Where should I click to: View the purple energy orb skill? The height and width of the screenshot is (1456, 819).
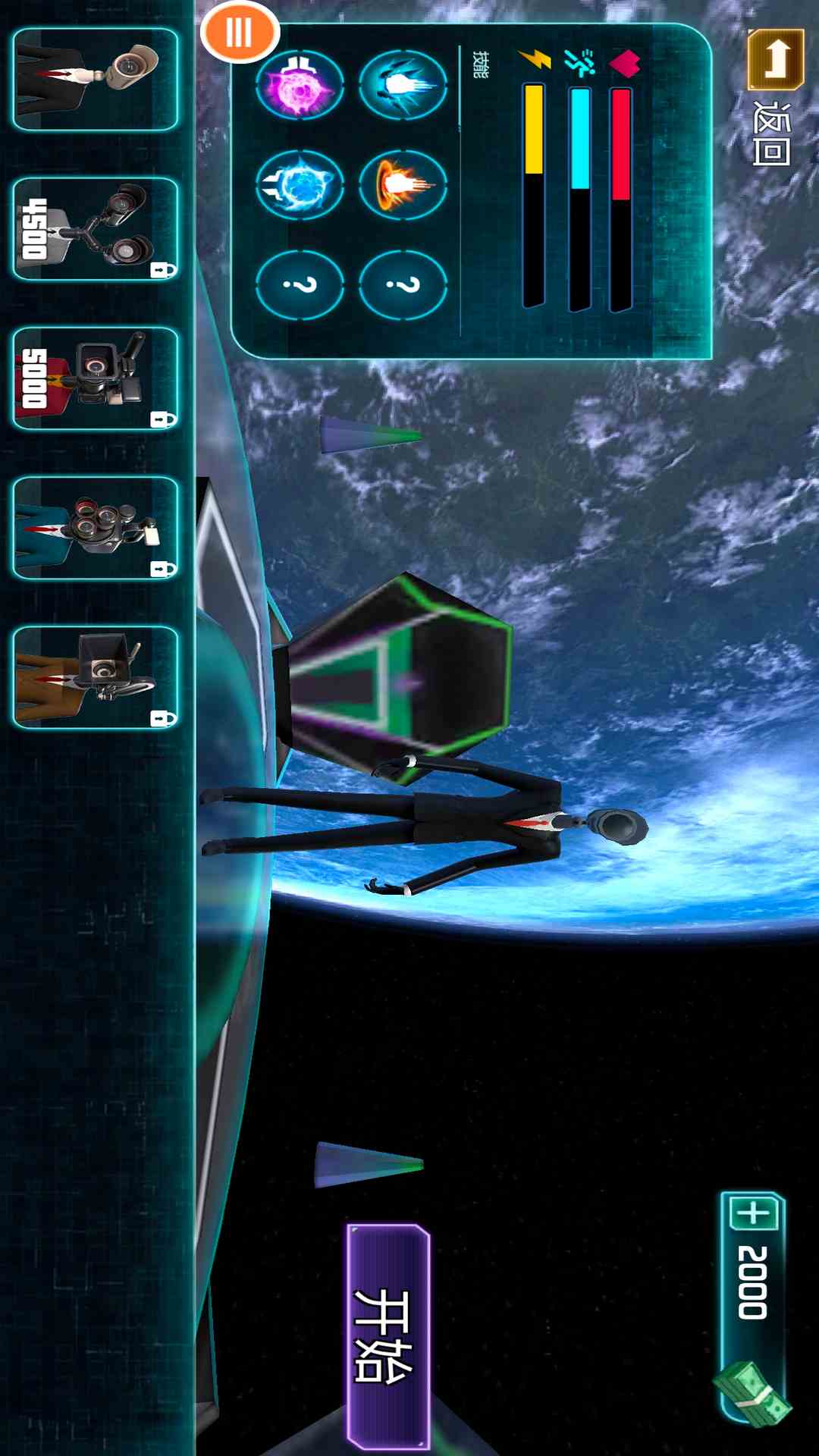point(300,84)
